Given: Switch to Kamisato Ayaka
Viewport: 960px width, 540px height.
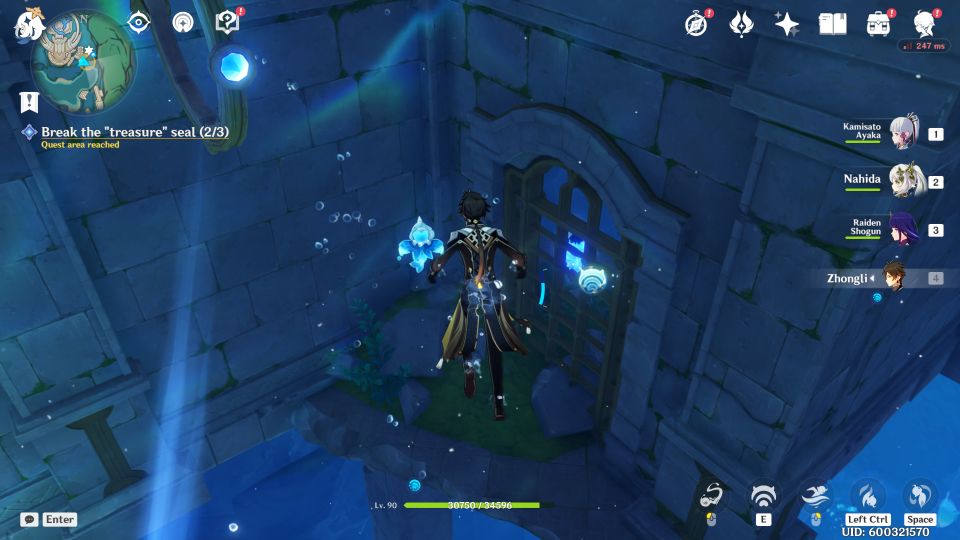Looking at the screenshot, I should pyautogui.click(x=903, y=133).
